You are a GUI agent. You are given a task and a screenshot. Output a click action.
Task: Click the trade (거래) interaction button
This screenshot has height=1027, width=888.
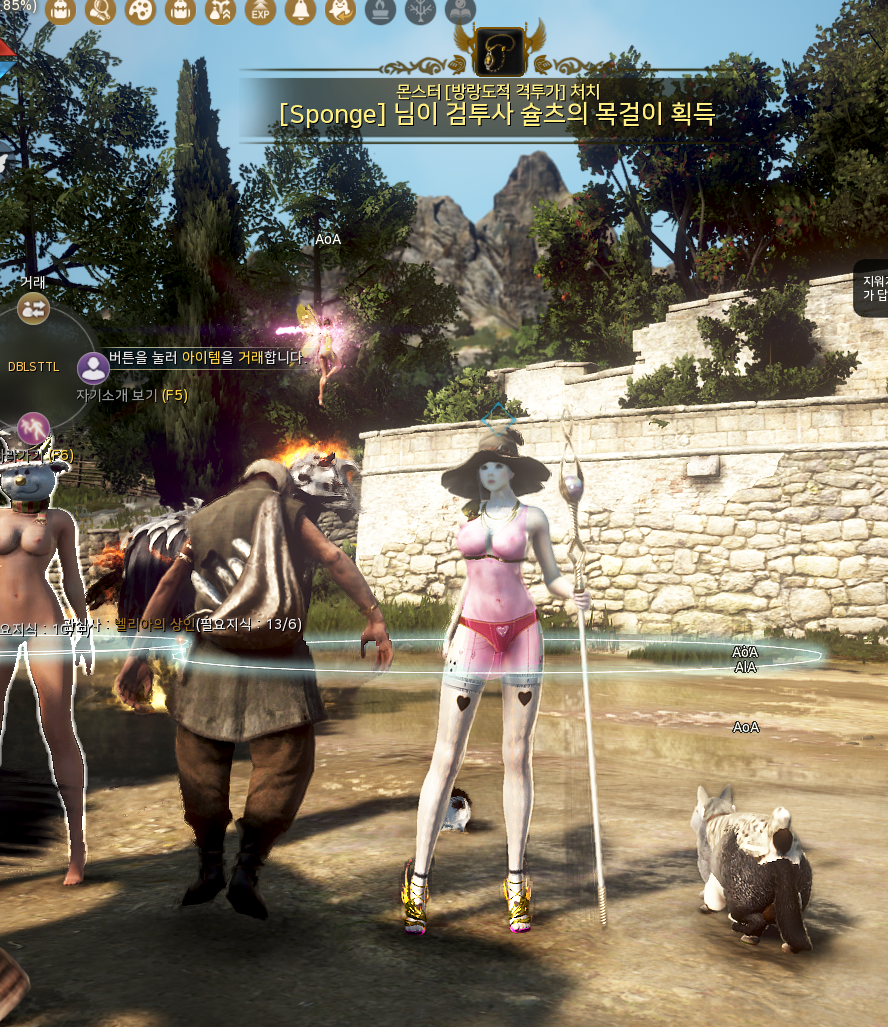tap(34, 308)
